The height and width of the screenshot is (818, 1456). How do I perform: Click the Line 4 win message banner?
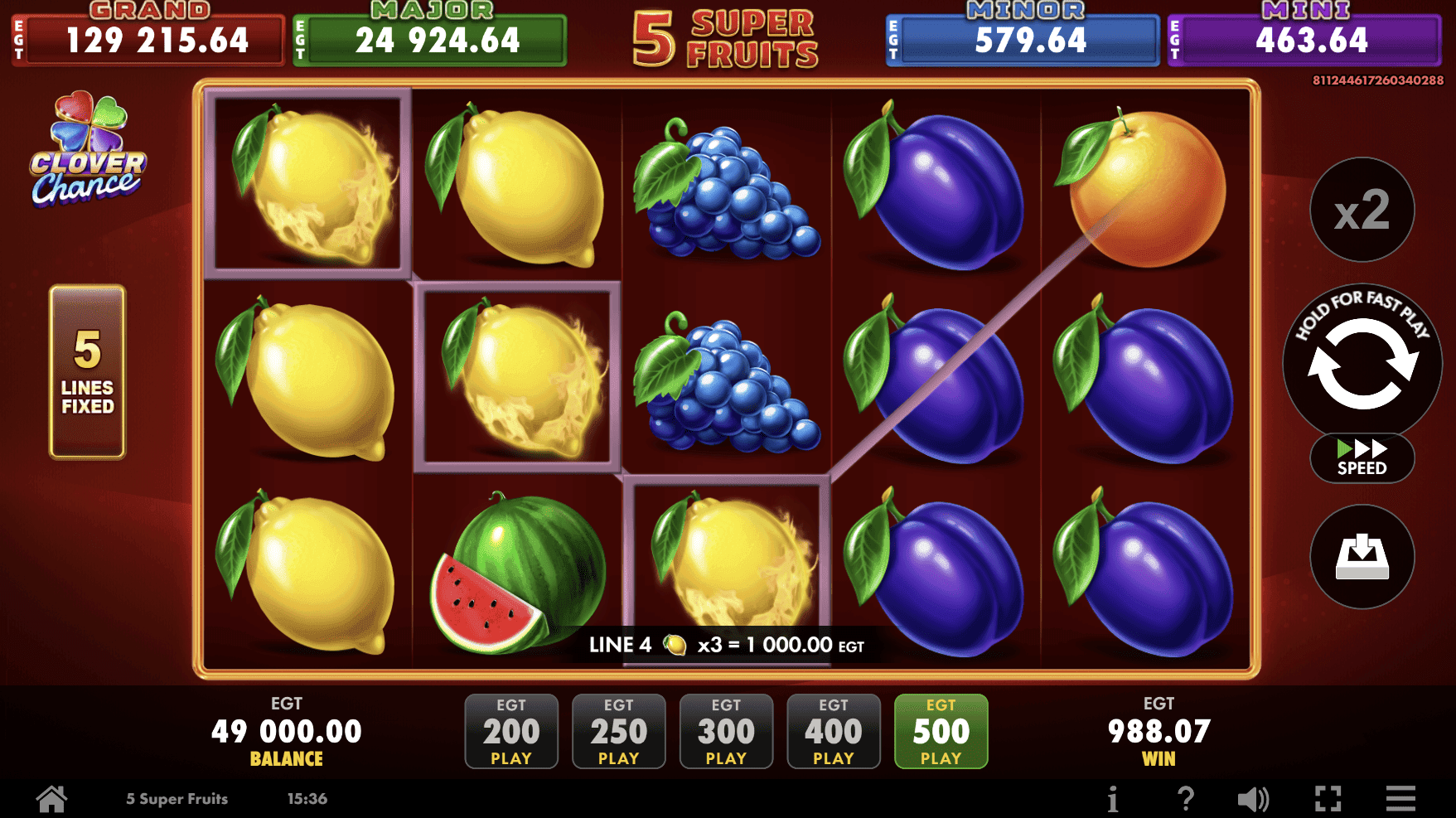pos(725,644)
